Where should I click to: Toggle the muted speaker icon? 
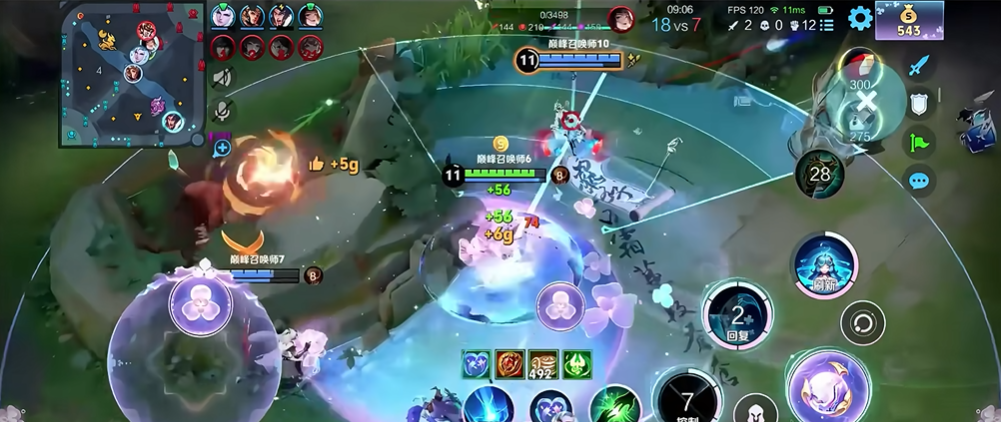point(222,78)
